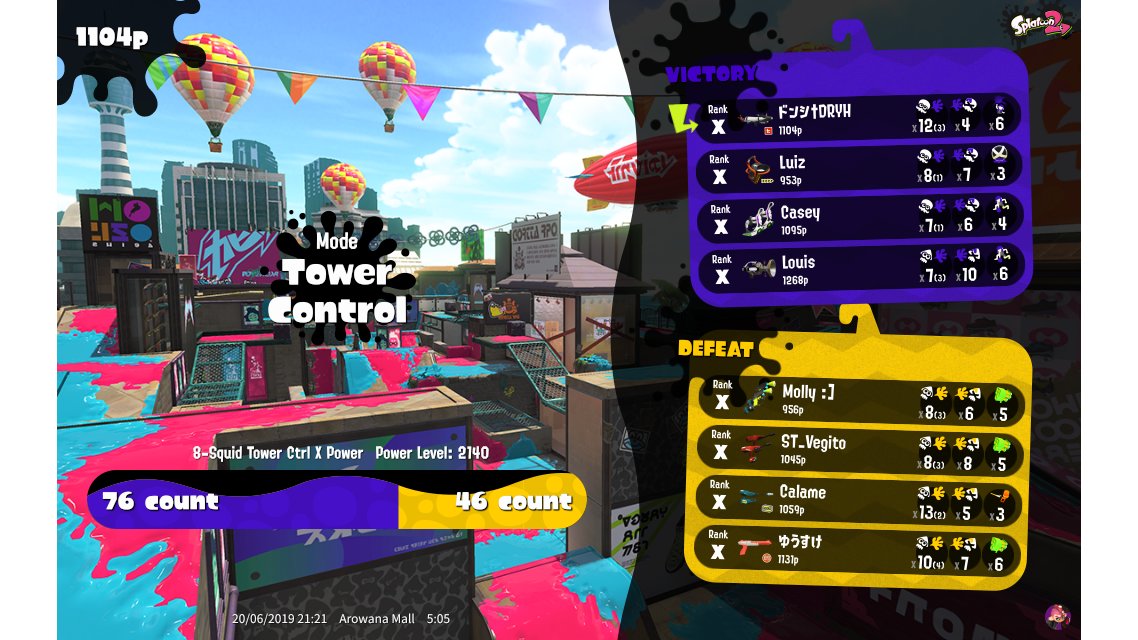
Task: Choose Louis's player result row
Action: [x=857, y=267]
